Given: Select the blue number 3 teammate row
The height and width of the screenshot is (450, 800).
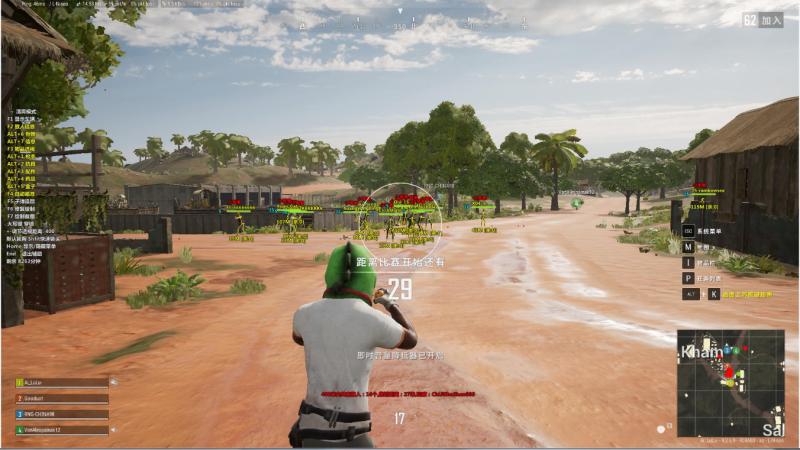Looking at the screenshot, I should (62, 414).
